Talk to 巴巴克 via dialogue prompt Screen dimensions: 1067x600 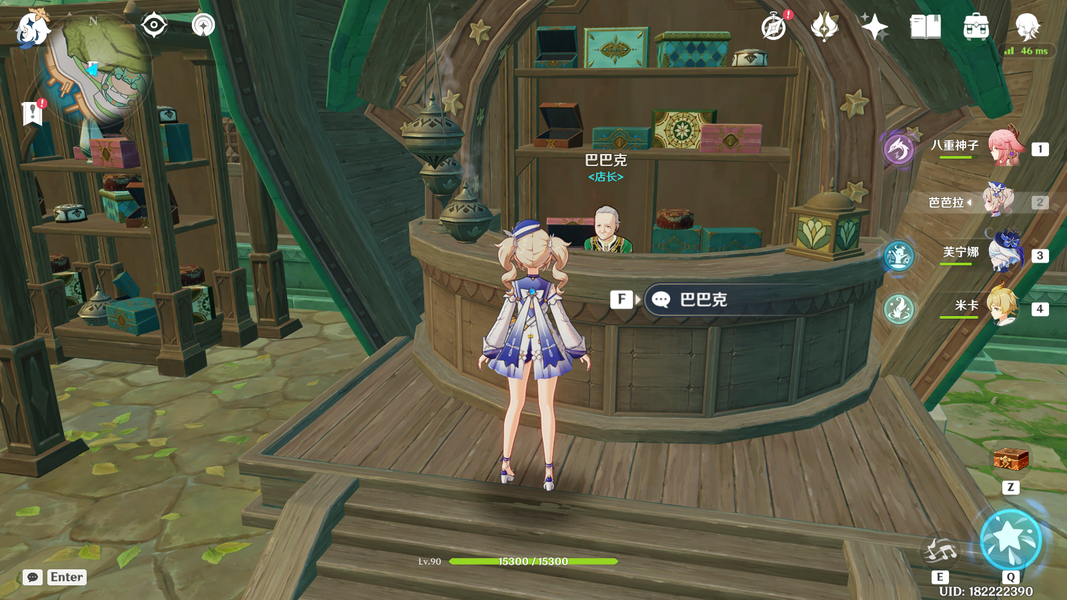point(700,299)
